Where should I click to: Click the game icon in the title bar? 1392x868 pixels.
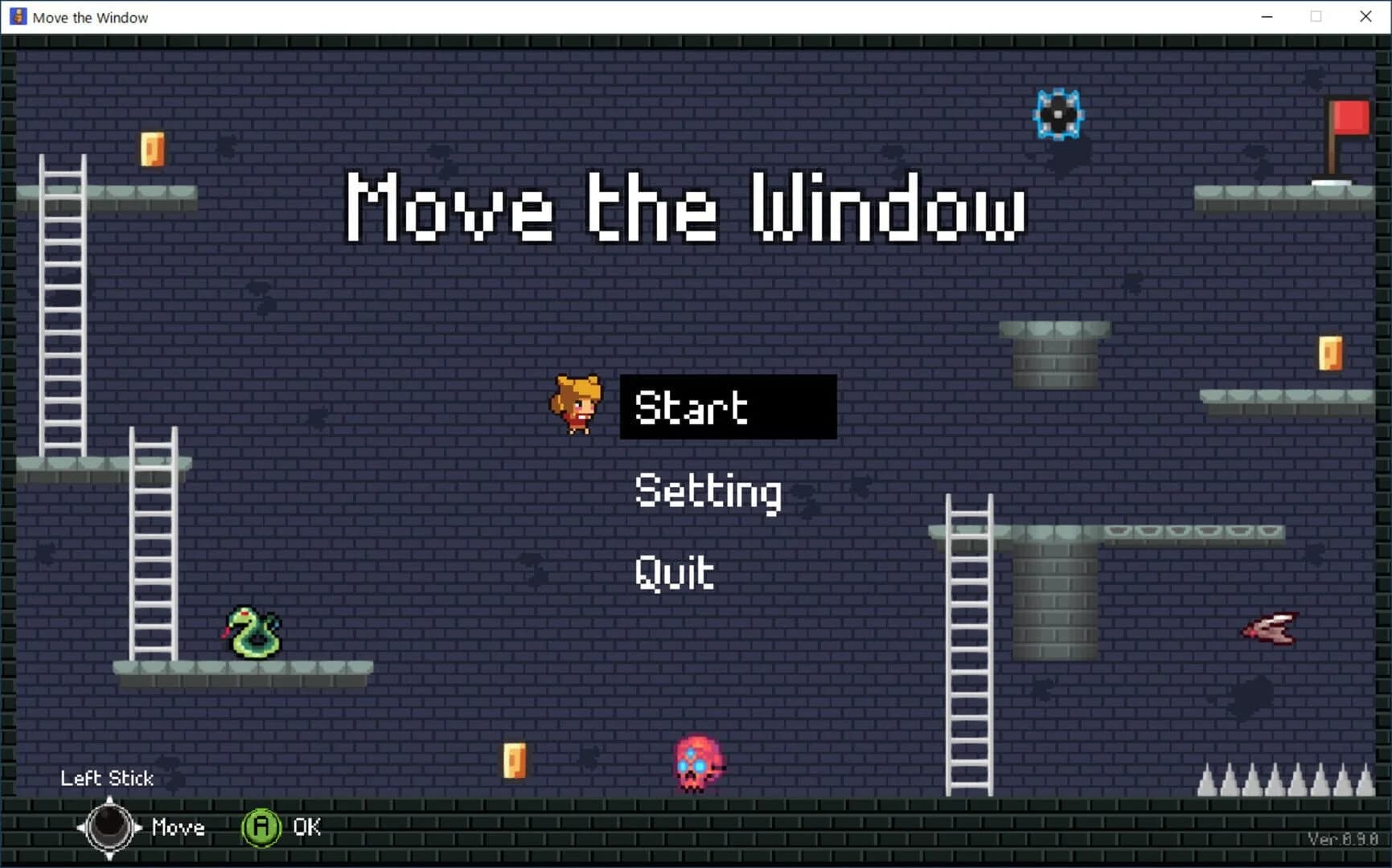pos(17,16)
